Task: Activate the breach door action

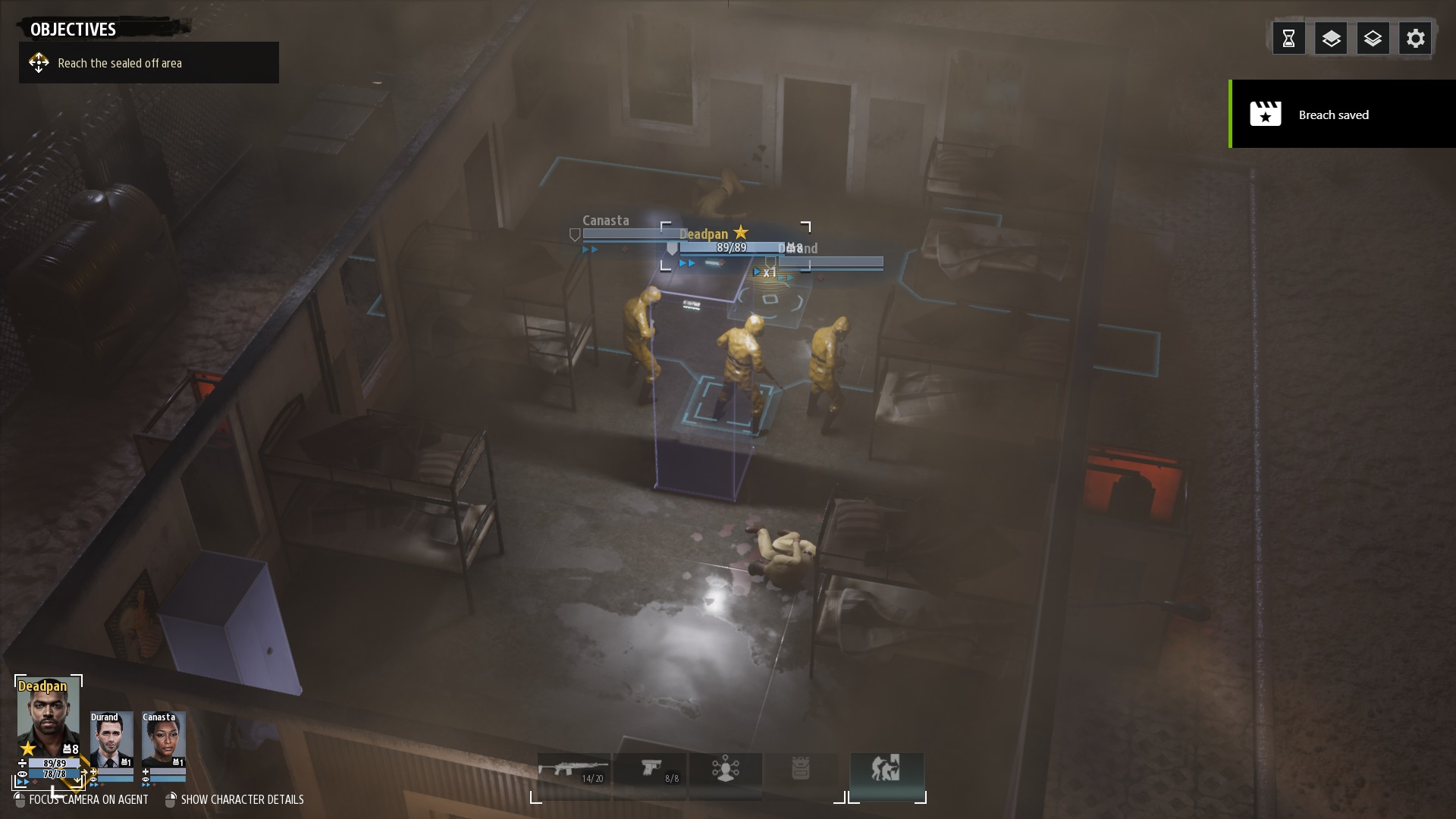Action: (886, 770)
